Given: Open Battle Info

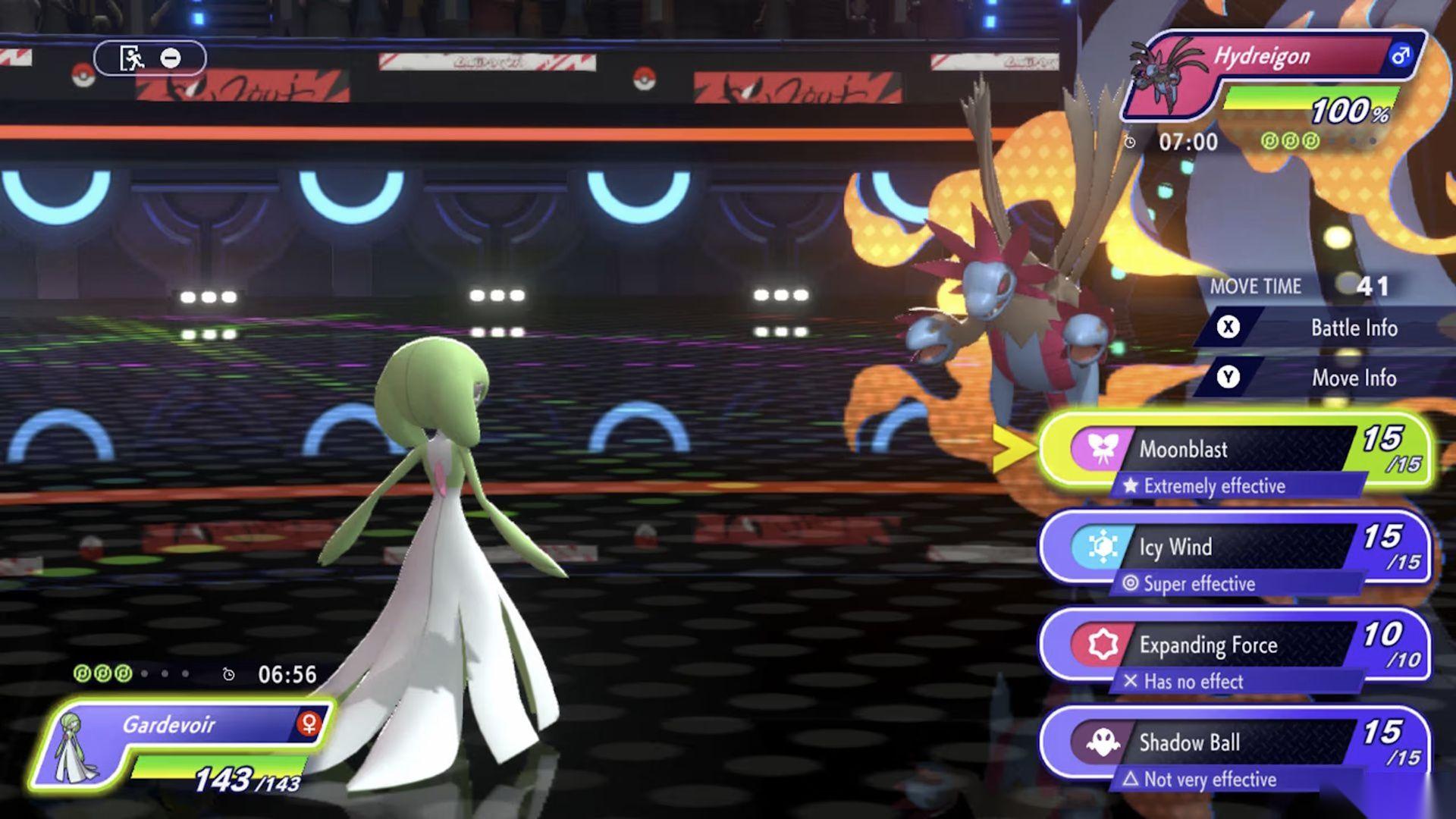Looking at the screenshot, I should click(x=1354, y=328).
